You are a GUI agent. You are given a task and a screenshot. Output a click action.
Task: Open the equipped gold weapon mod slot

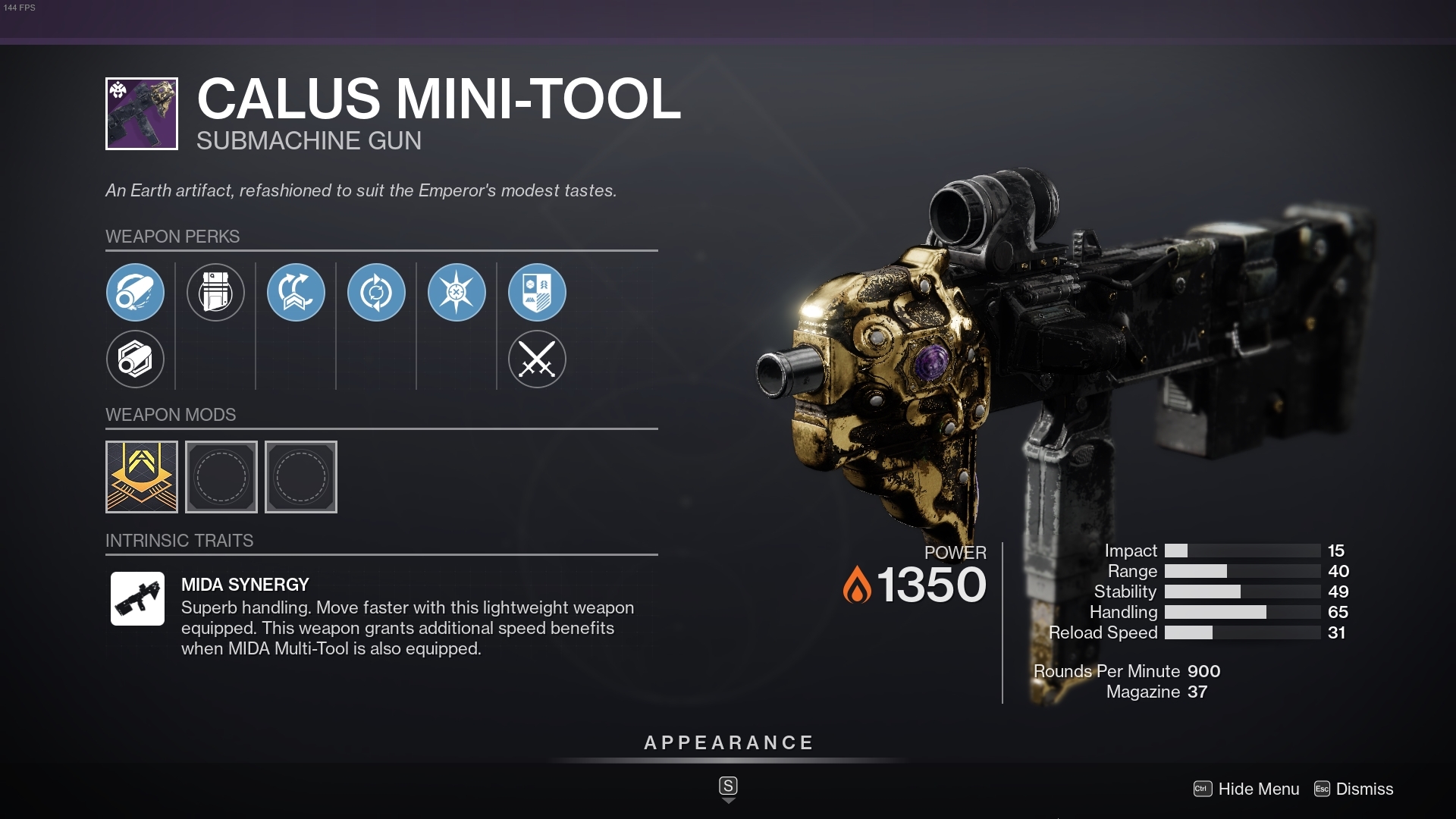[142, 477]
